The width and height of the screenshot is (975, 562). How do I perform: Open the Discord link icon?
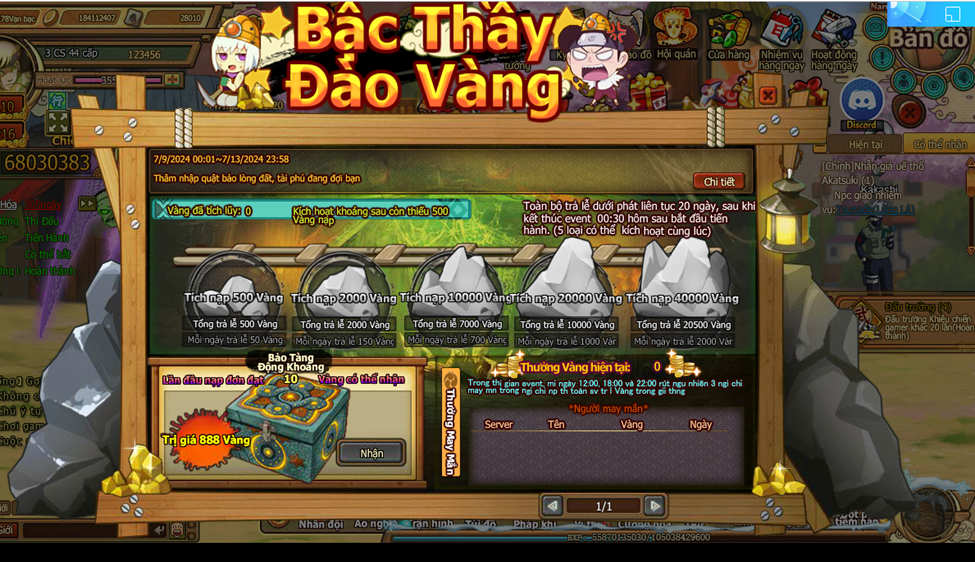(861, 103)
